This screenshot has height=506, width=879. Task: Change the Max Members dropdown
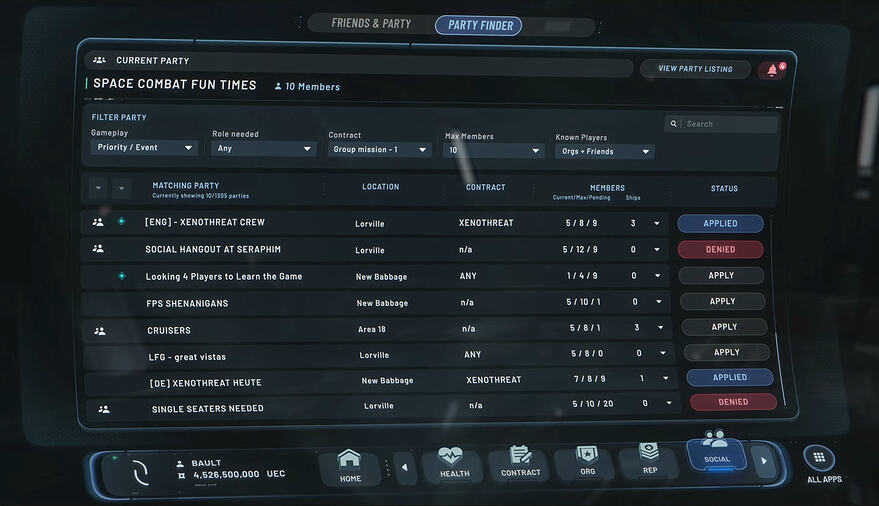point(494,151)
